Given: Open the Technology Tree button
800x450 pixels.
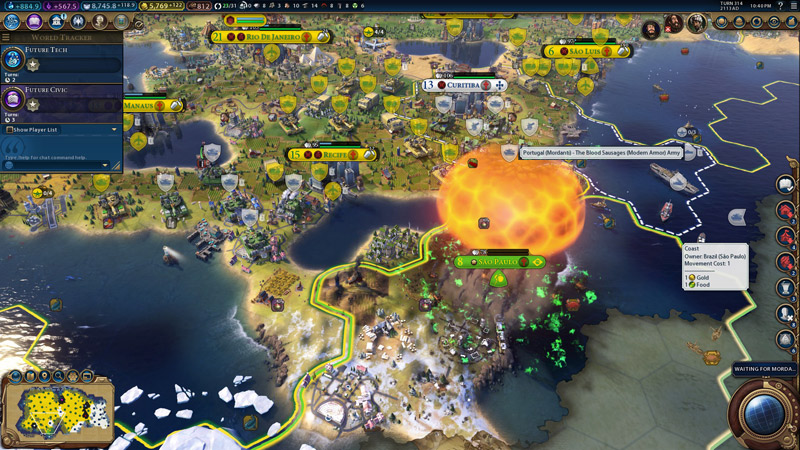Looking at the screenshot, I should (x=13, y=21).
